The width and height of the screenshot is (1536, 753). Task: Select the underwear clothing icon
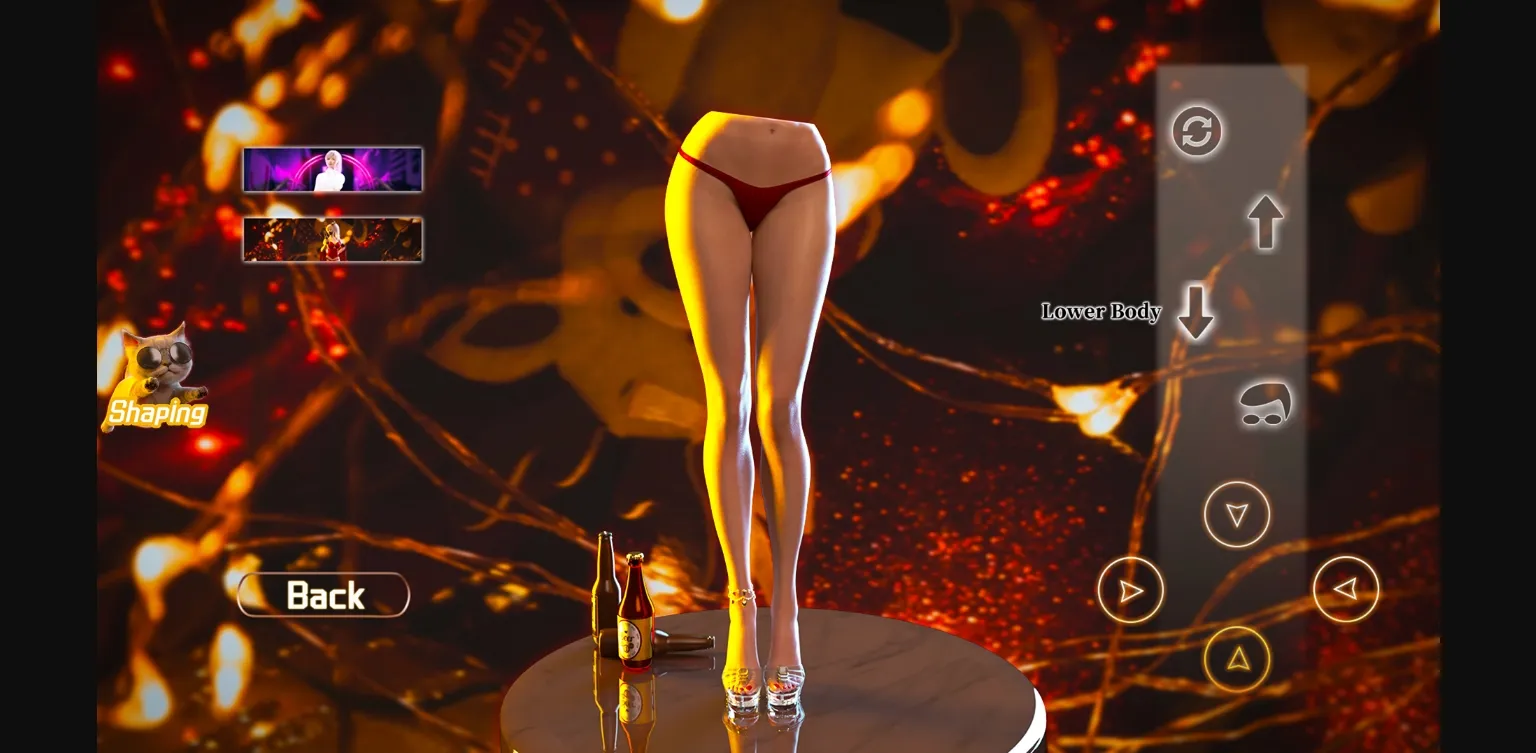click(x=1263, y=404)
